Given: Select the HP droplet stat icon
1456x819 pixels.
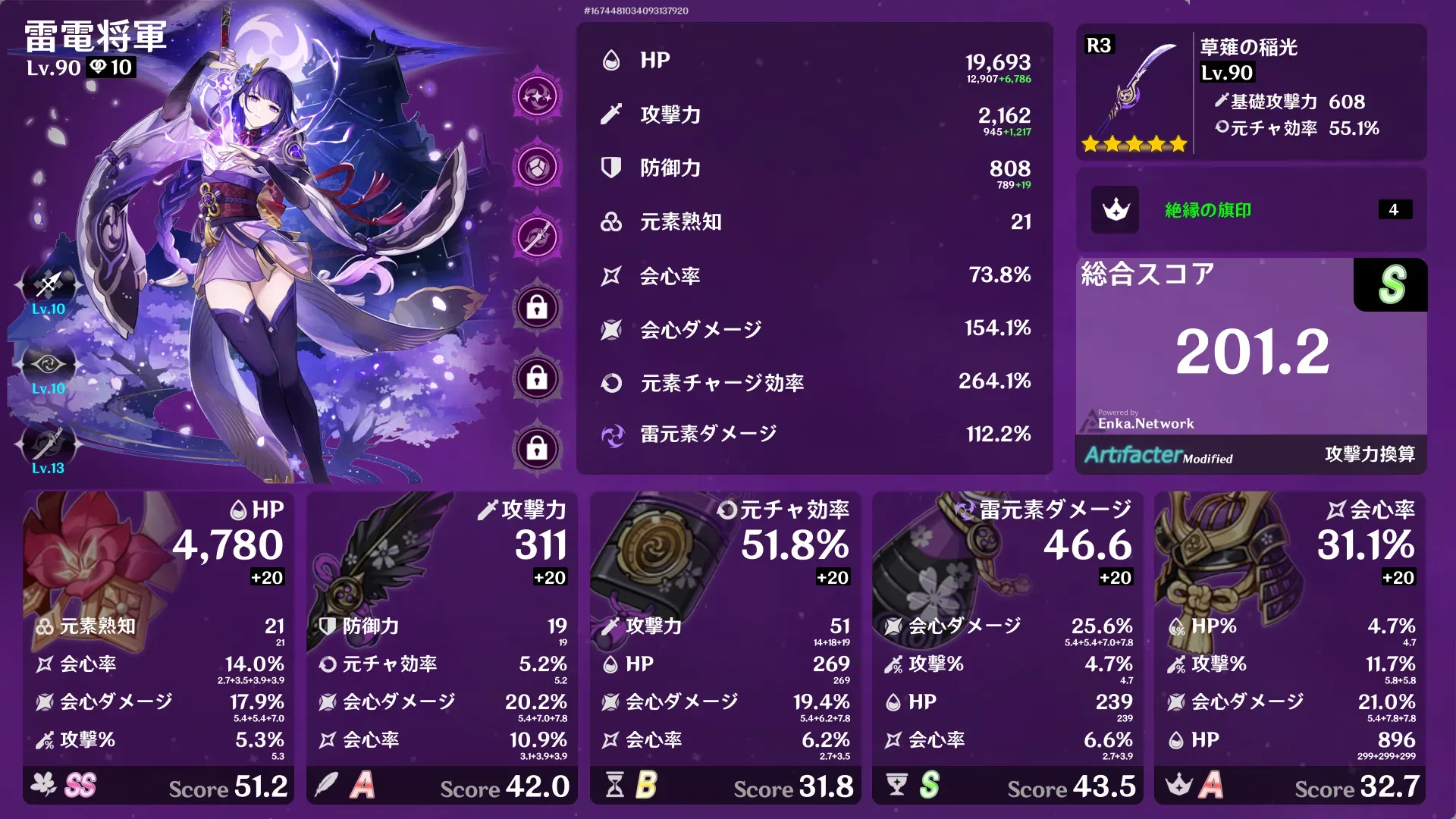Looking at the screenshot, I should tap(610, 60).
